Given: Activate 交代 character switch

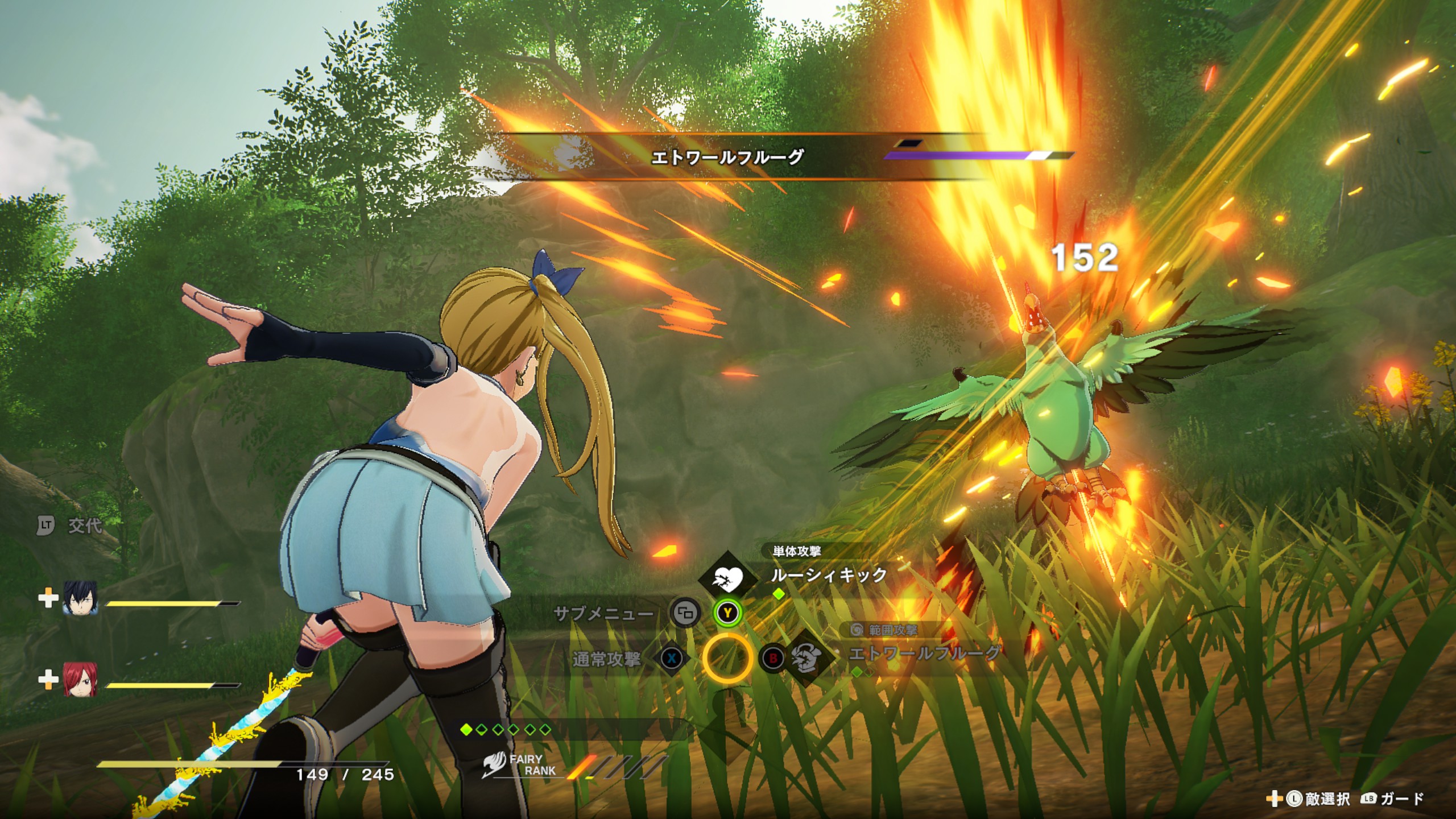Looking at the screenshot, I should click(x=84, y=526).
